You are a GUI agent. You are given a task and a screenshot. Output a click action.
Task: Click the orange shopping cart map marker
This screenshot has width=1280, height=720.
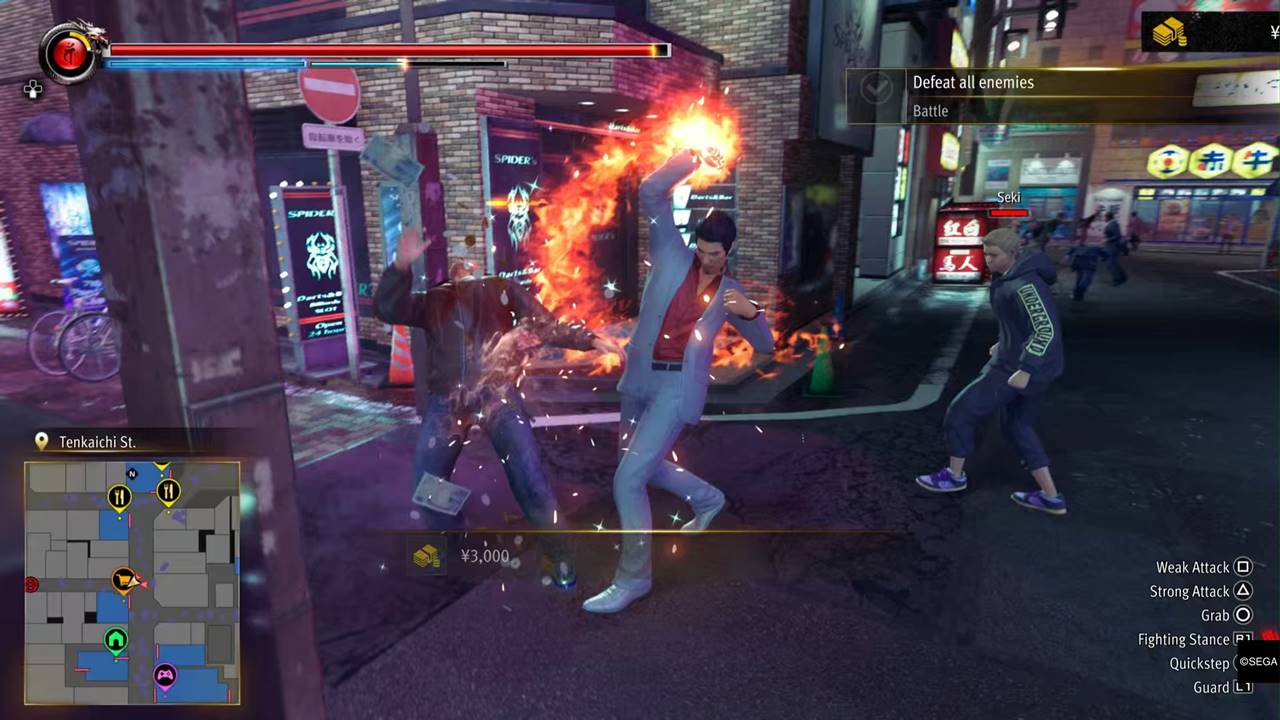(x=124, y=579)
